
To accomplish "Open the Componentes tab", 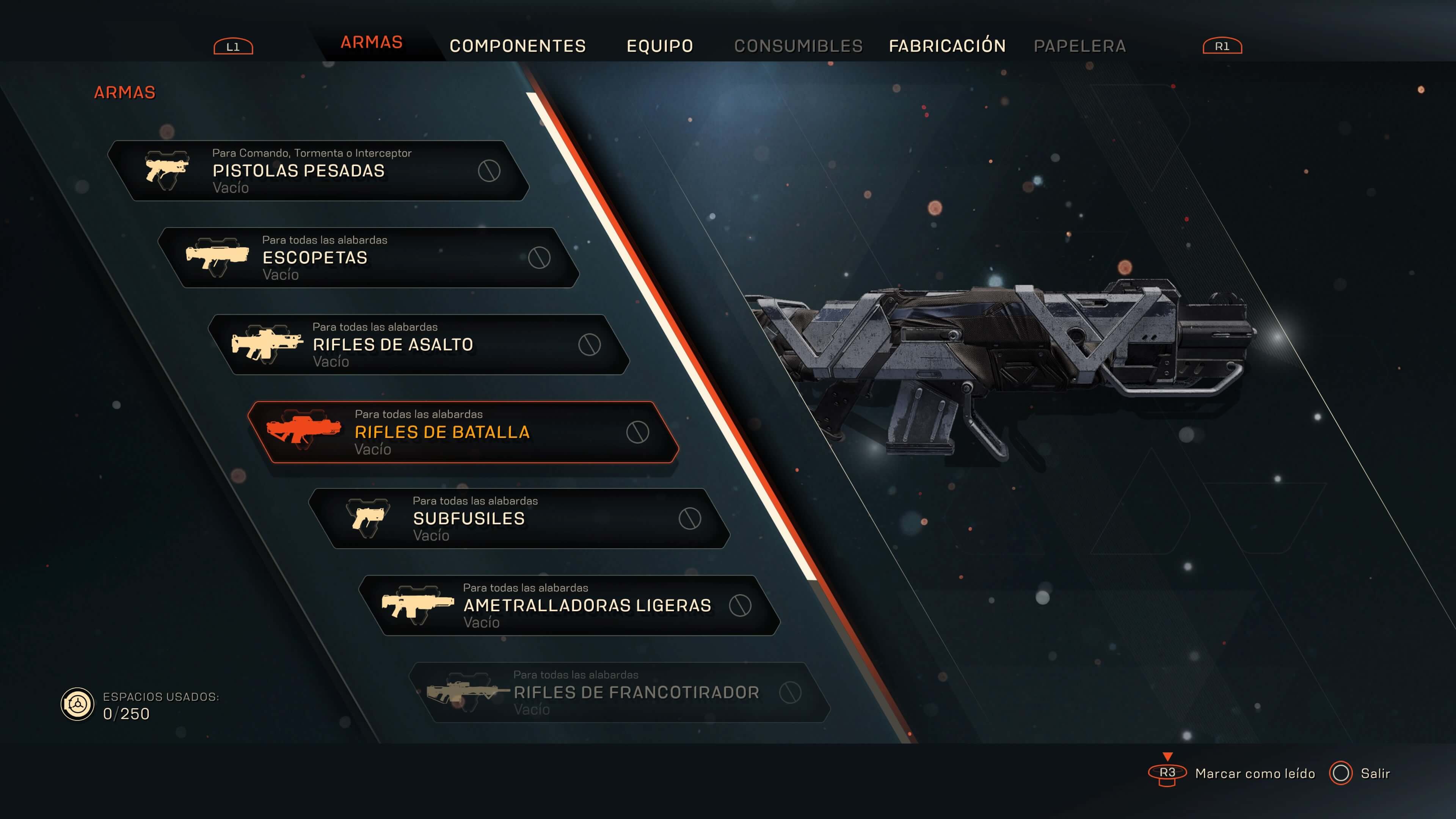I will (517, 46).
